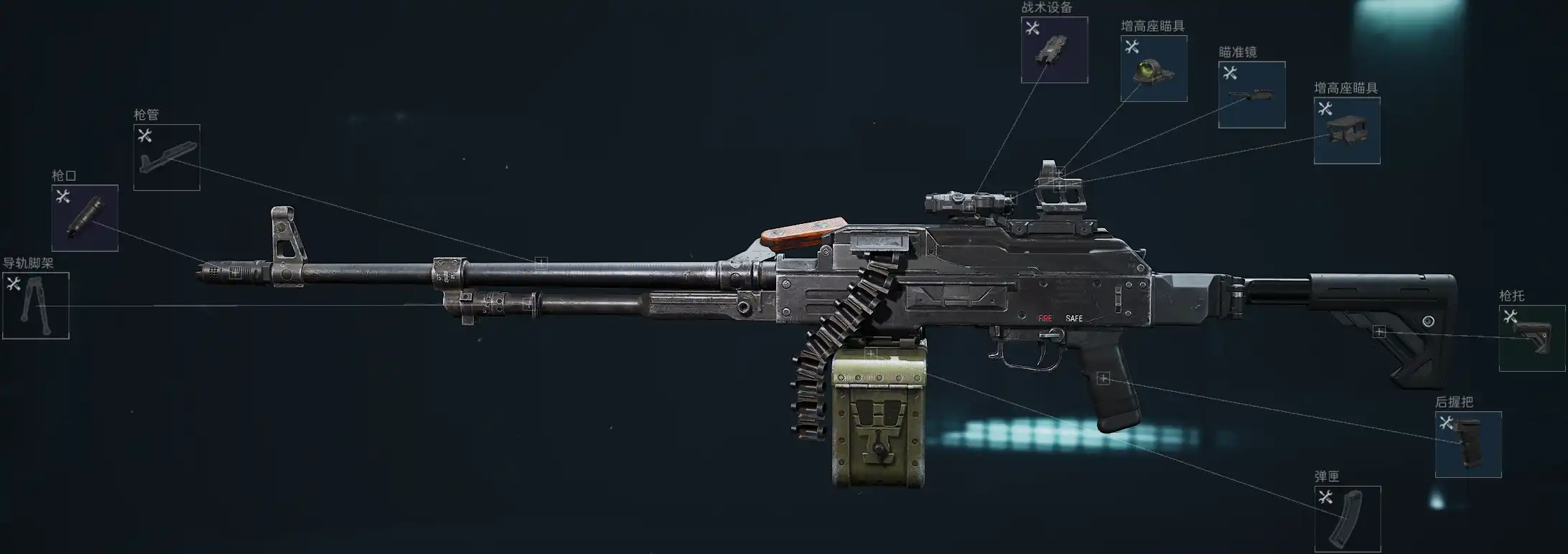Open the 战术设备 tactical device slot
This screenshot has width=1568, height=554.
(x=1054, y=50)
